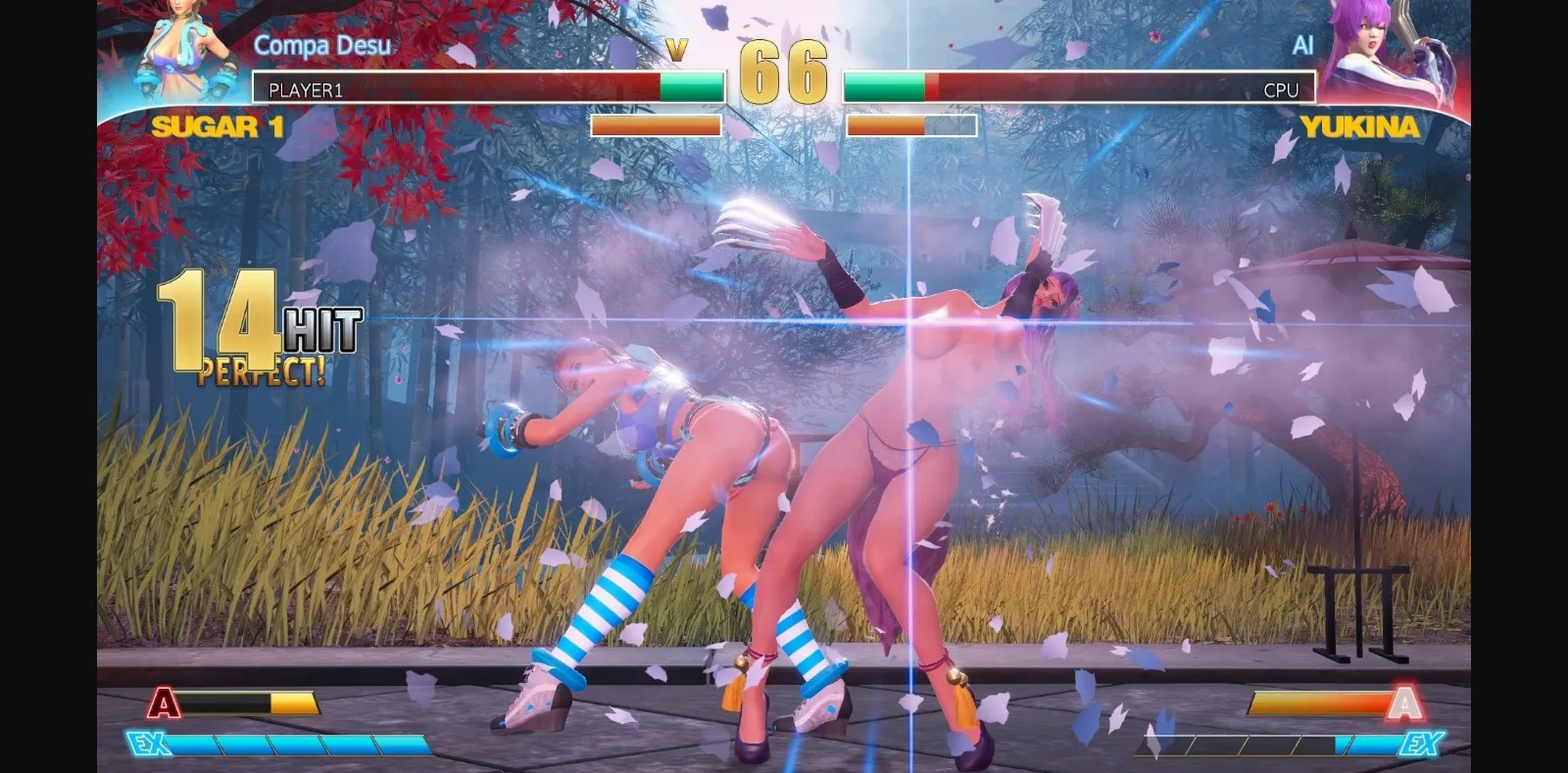Click the SUGAR 1 character name
The image size is (1568, 773).
pyautogui.click(x=218, y=127)
